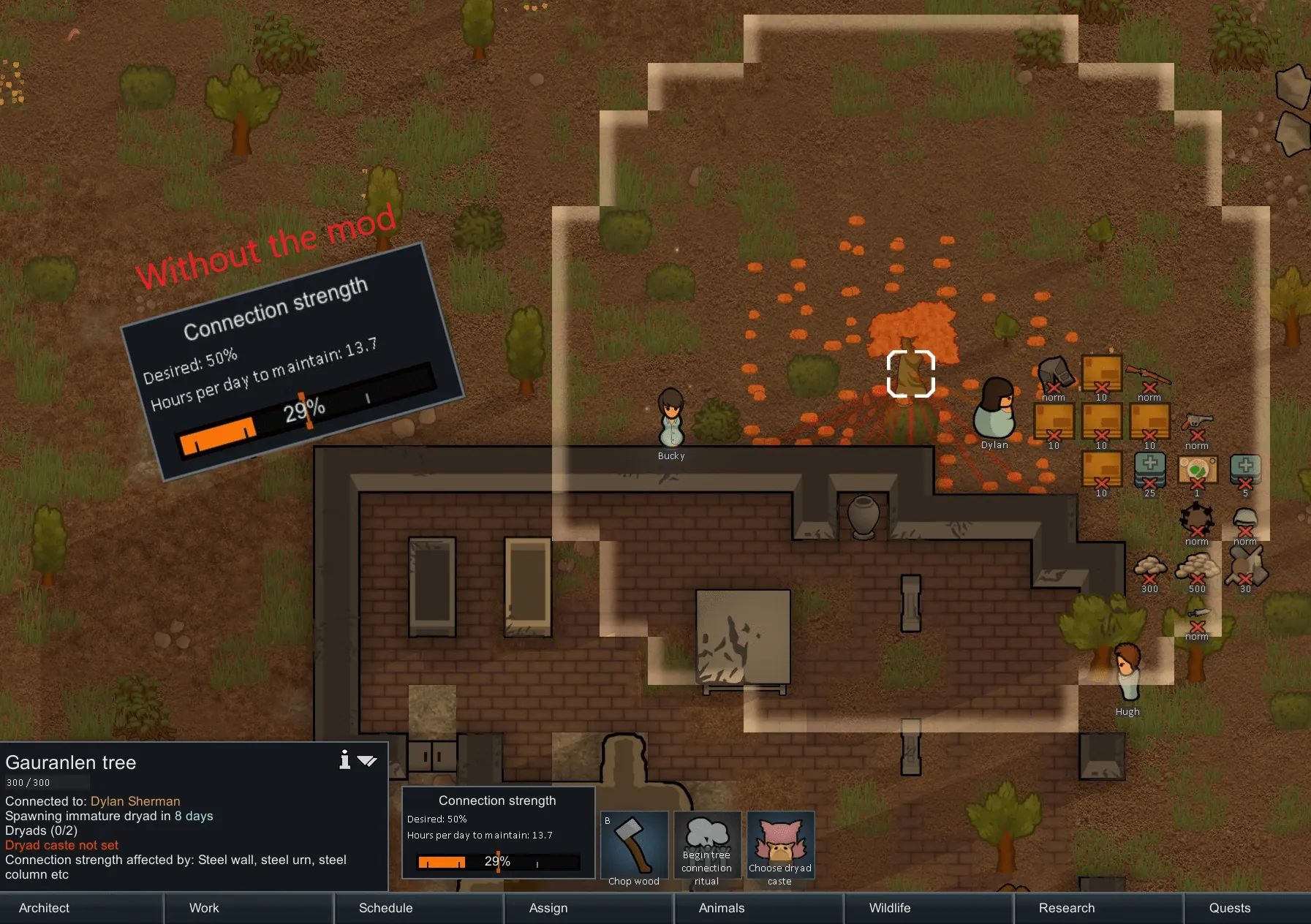Image resolution: width=1311 pixels, height=924 pixels.
Task: Adjust desired connection strength bar
Action: (x=498, y=862)
